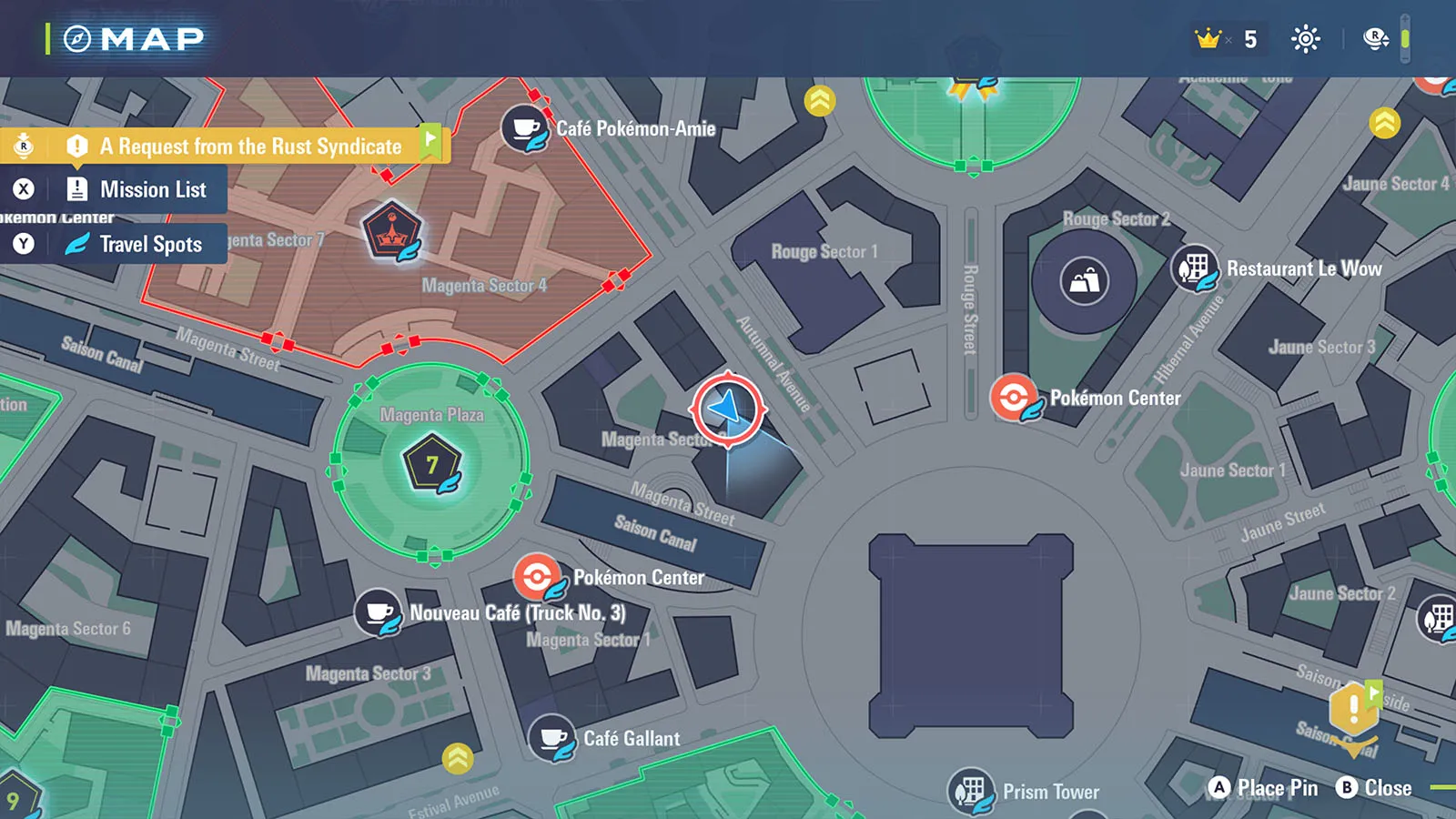Click the shopping bag shop marker
Image resolution: width=1456 pixels, height=819 pixels.
(1084, 280)
